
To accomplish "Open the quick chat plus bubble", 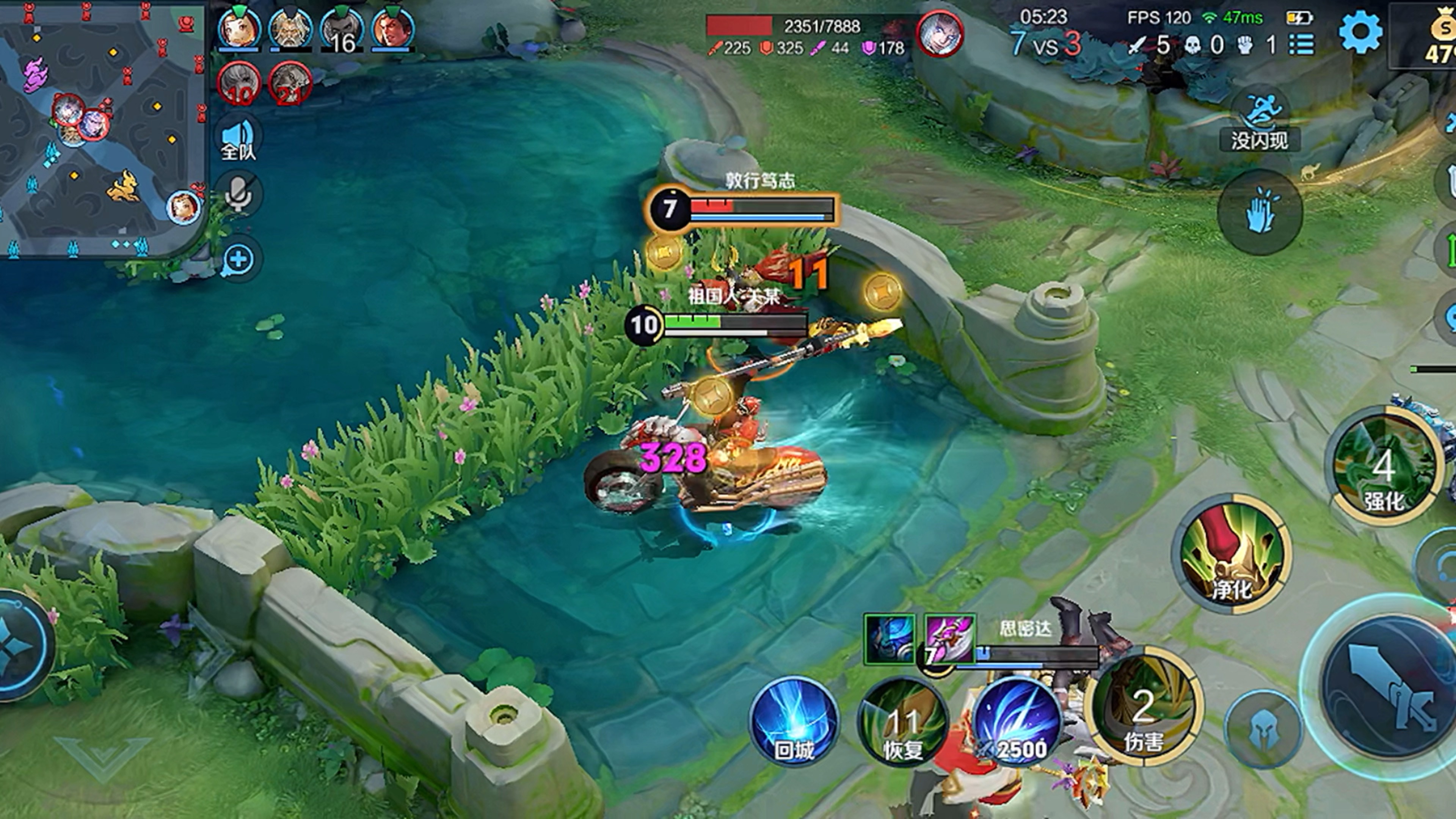I will (x=238, y=259).
